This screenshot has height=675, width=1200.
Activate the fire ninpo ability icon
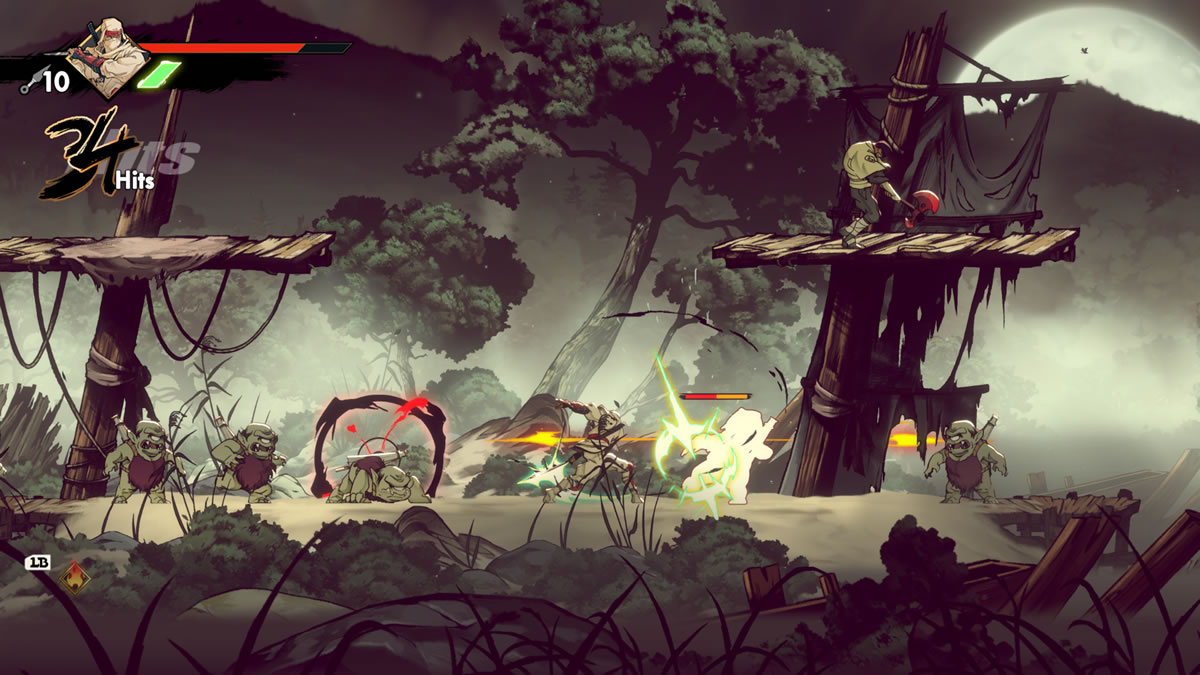(73, 578)
